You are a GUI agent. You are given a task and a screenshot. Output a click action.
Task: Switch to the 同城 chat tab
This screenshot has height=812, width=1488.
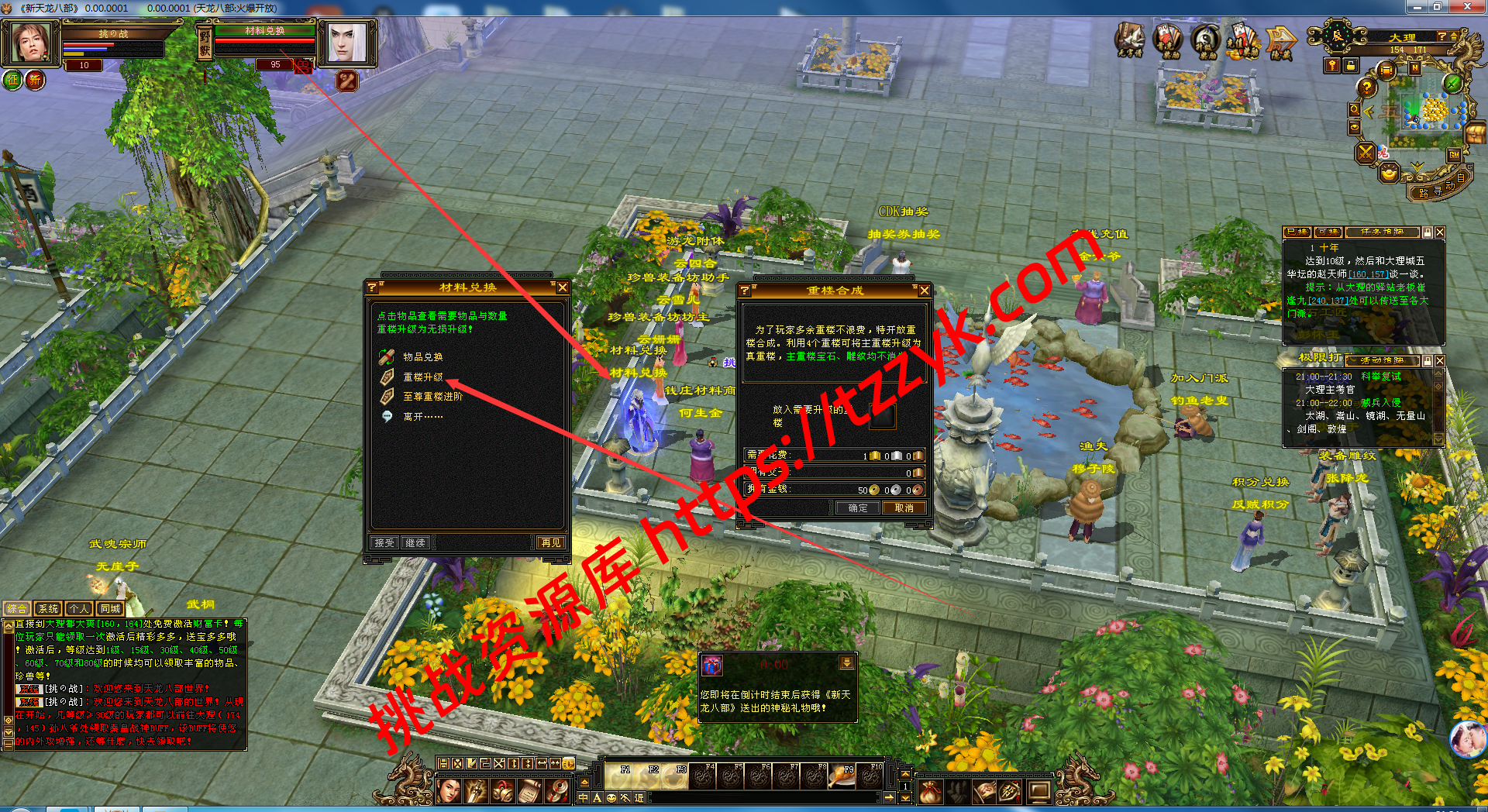click(x=110, y=609)
